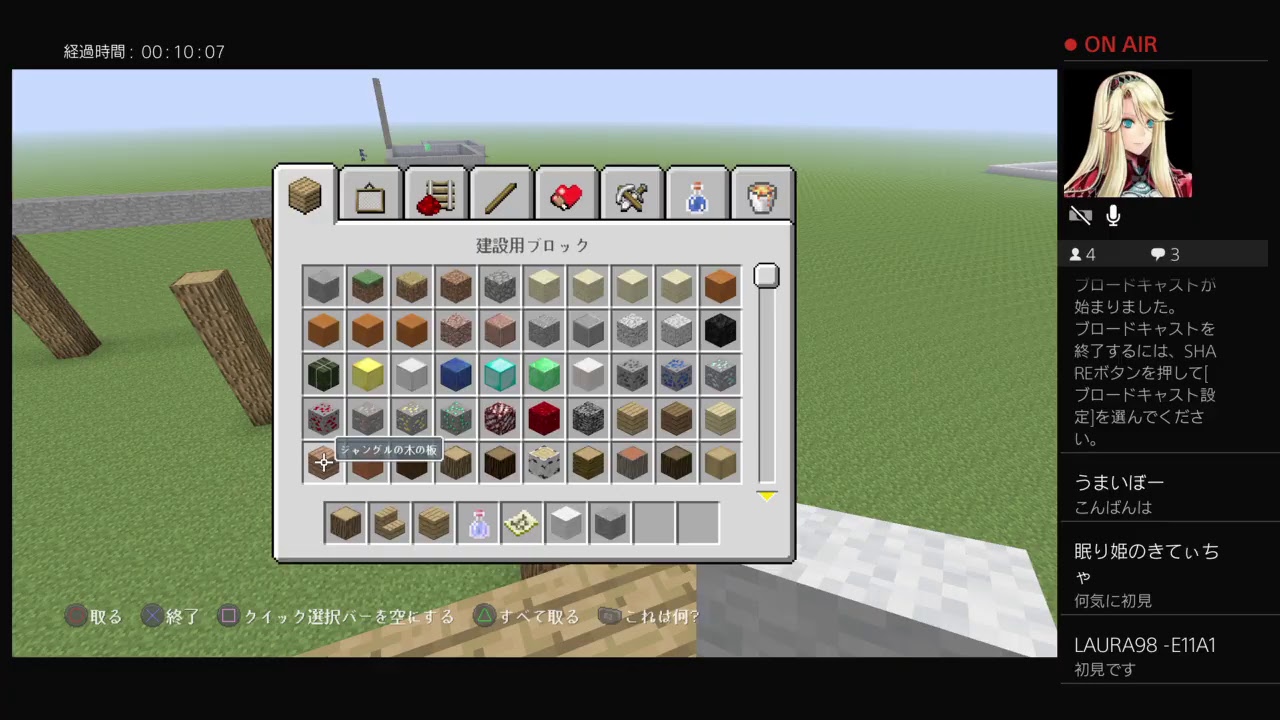Open the brewing tab with potion bottle icon
Viewport: 1280px width, 720px height.
tap(696, 193)
